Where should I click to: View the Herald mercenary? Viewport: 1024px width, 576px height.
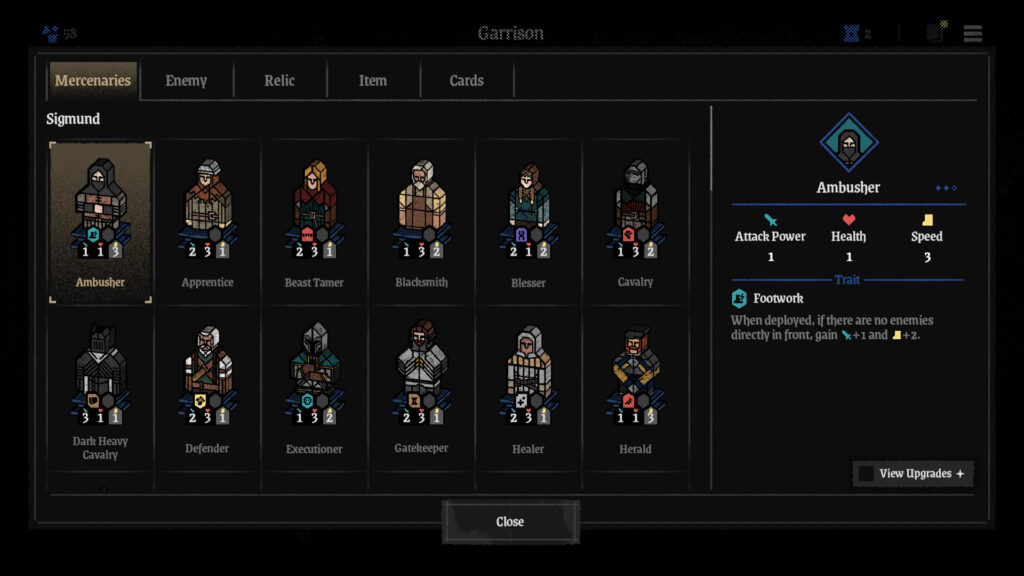coord(635,388)
